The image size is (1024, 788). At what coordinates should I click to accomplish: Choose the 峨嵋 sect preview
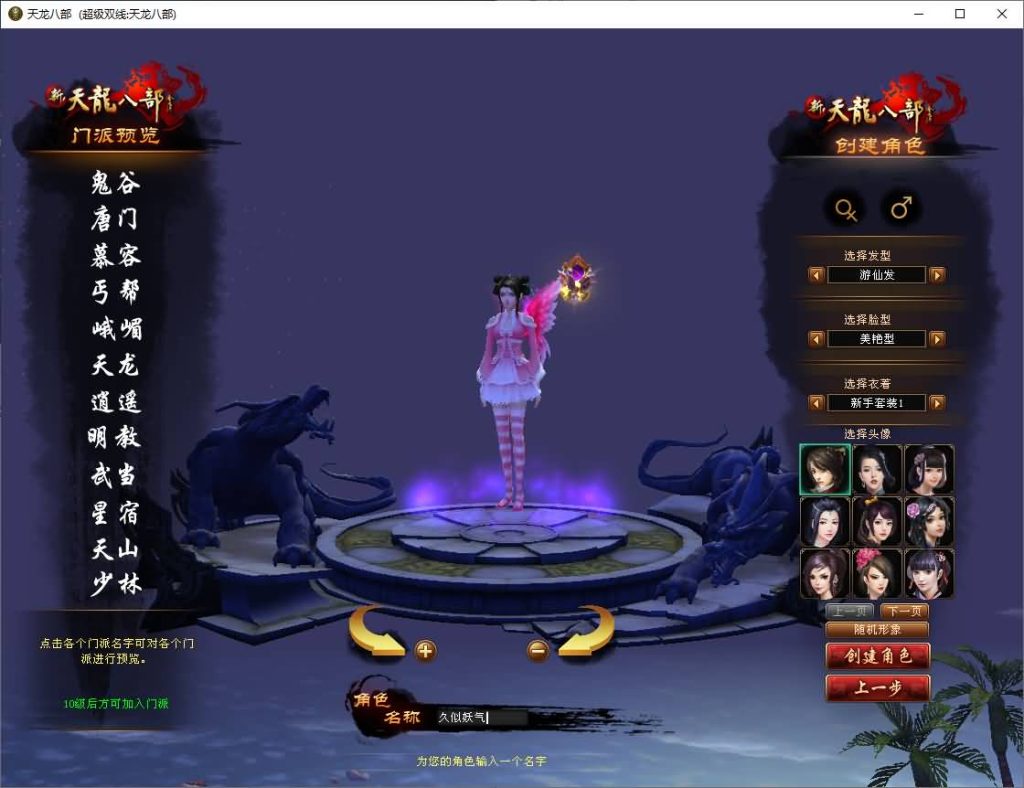(116, 328)
